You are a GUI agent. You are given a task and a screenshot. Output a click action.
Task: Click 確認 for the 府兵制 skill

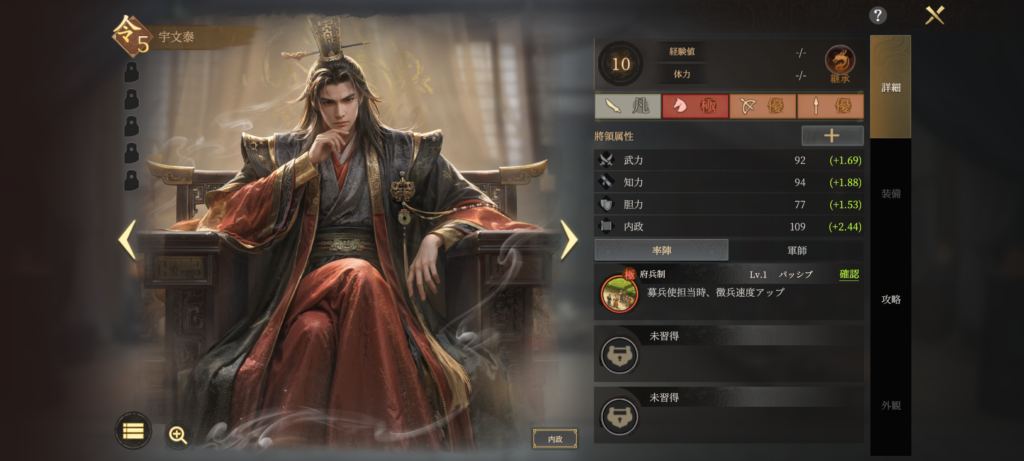tap(848, 274)
